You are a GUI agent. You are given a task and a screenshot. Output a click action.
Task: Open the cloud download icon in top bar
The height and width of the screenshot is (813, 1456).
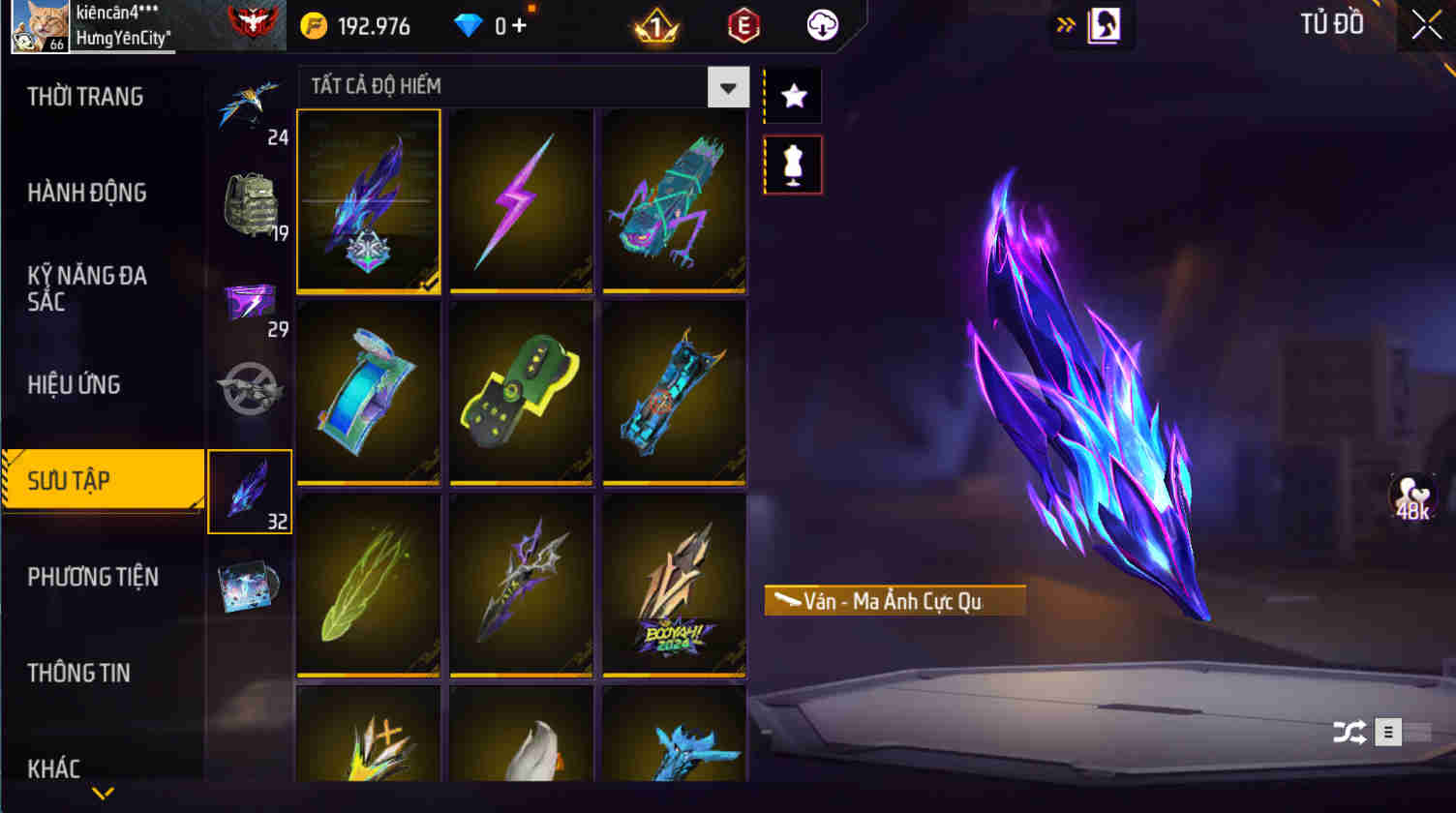click(x=822, y=26)
